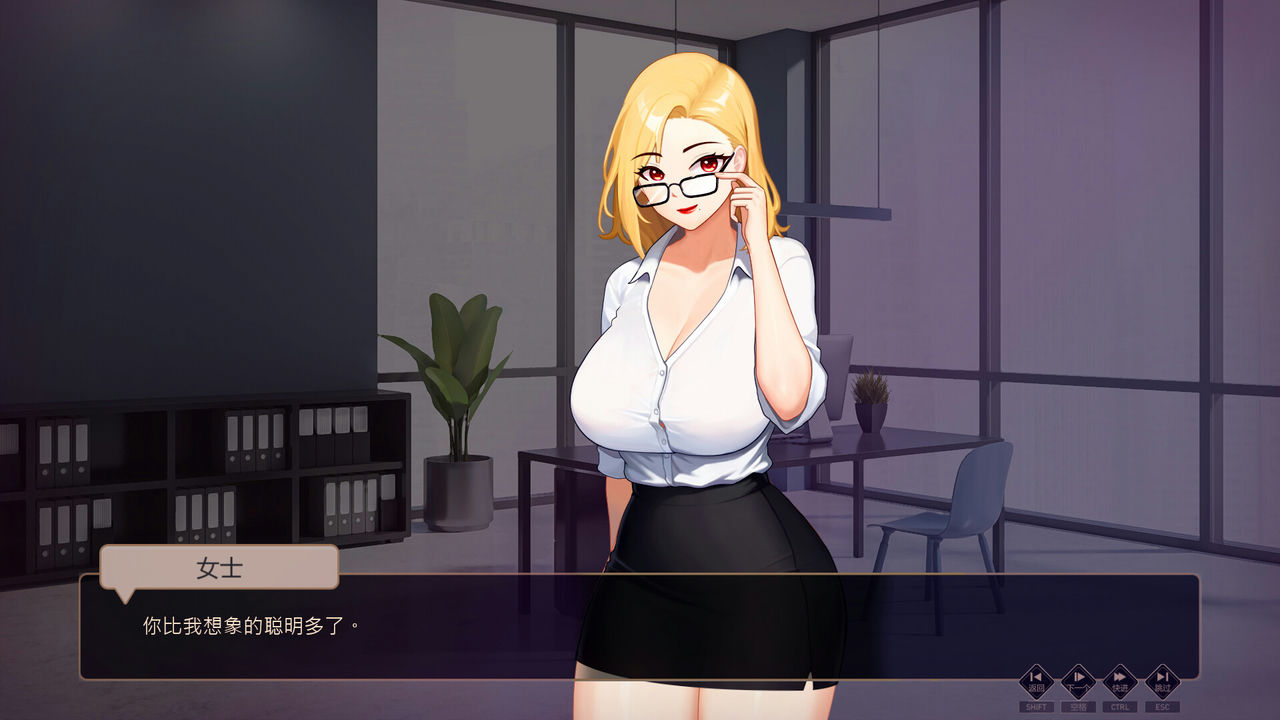
Task: Click the ESC shortcut label
Action: tap(1163, 705)
